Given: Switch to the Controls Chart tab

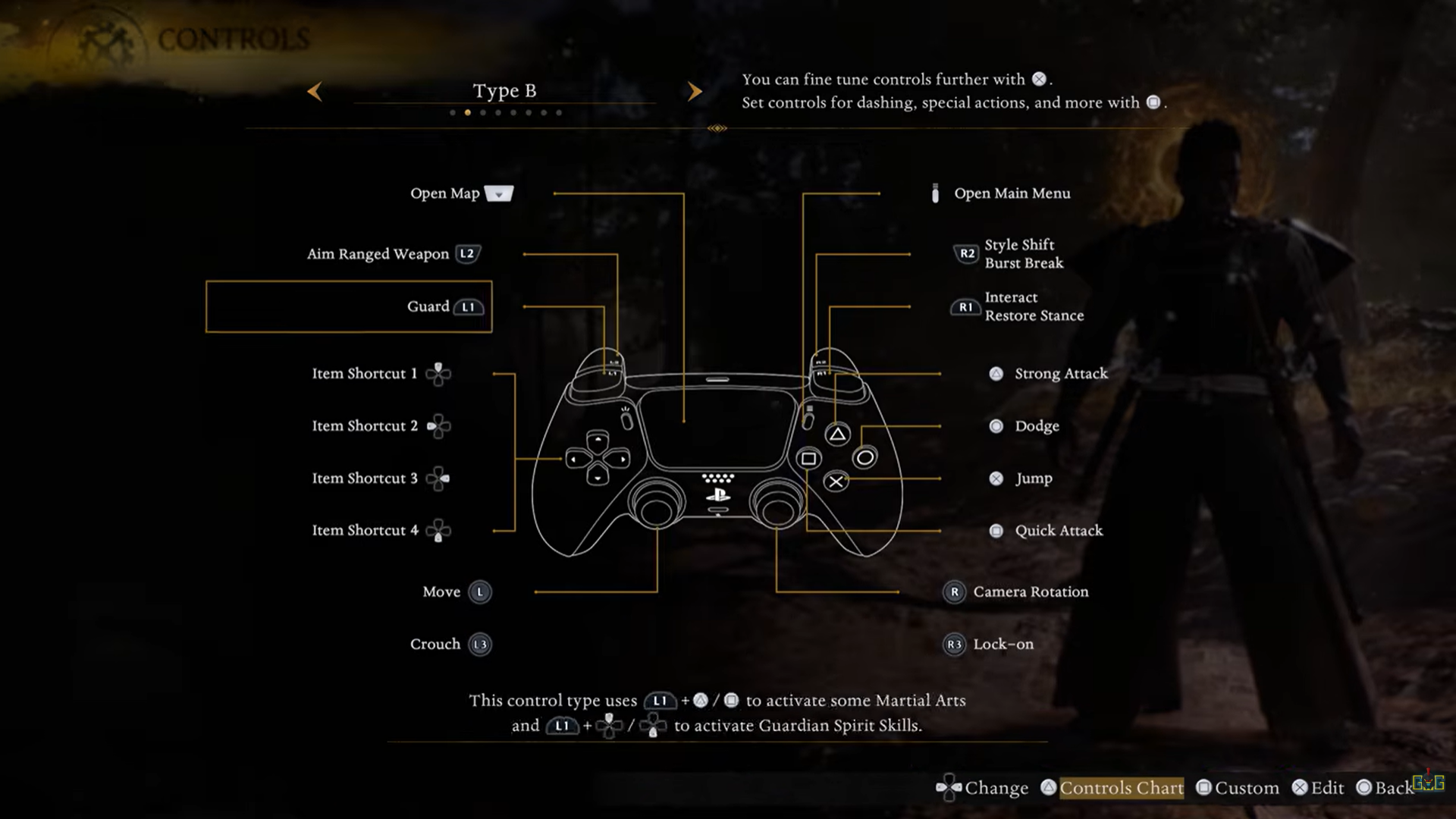Looking at the screenshot, I should 1122,788.
